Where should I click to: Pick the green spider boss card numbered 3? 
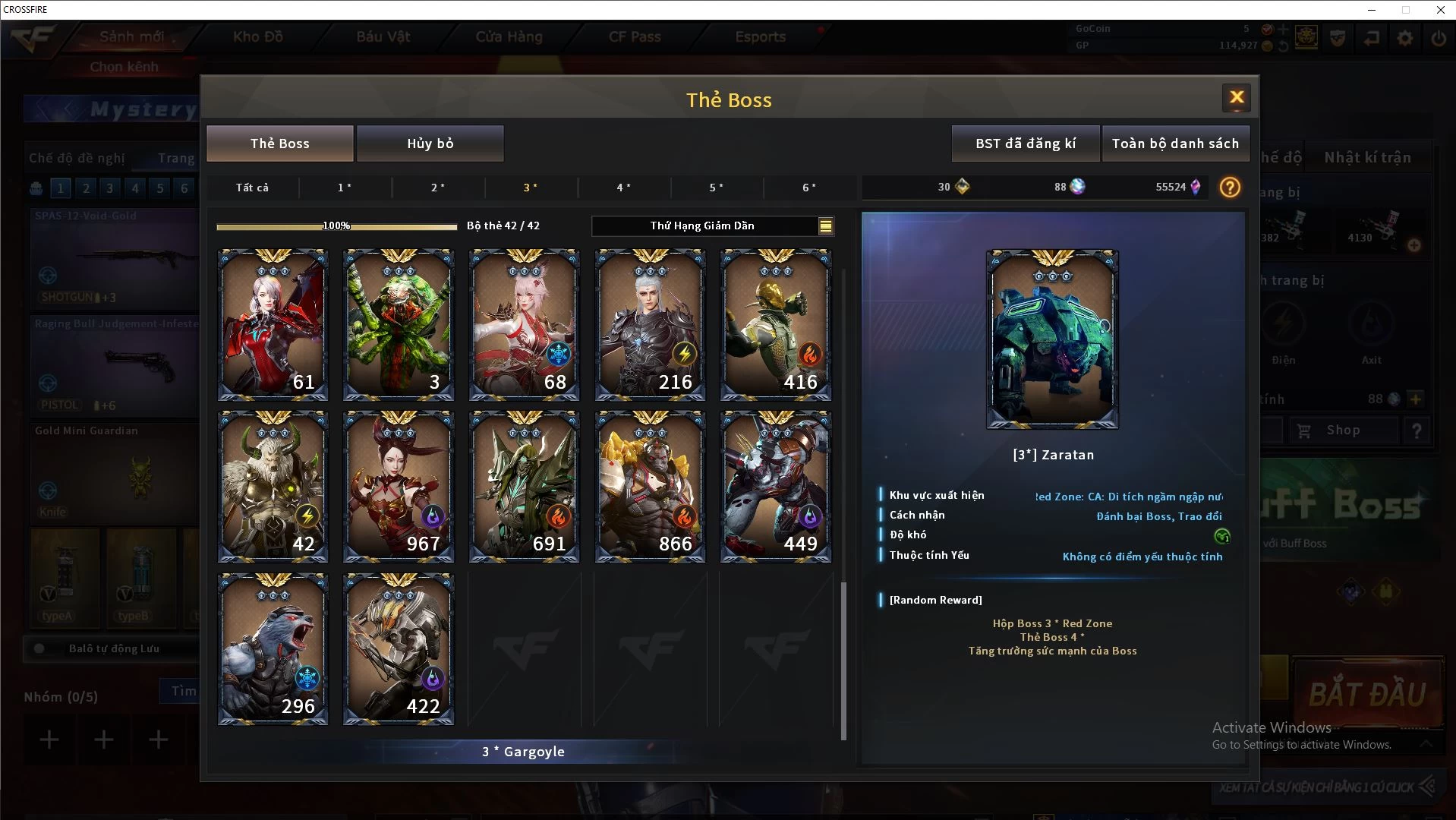[399, 325]
